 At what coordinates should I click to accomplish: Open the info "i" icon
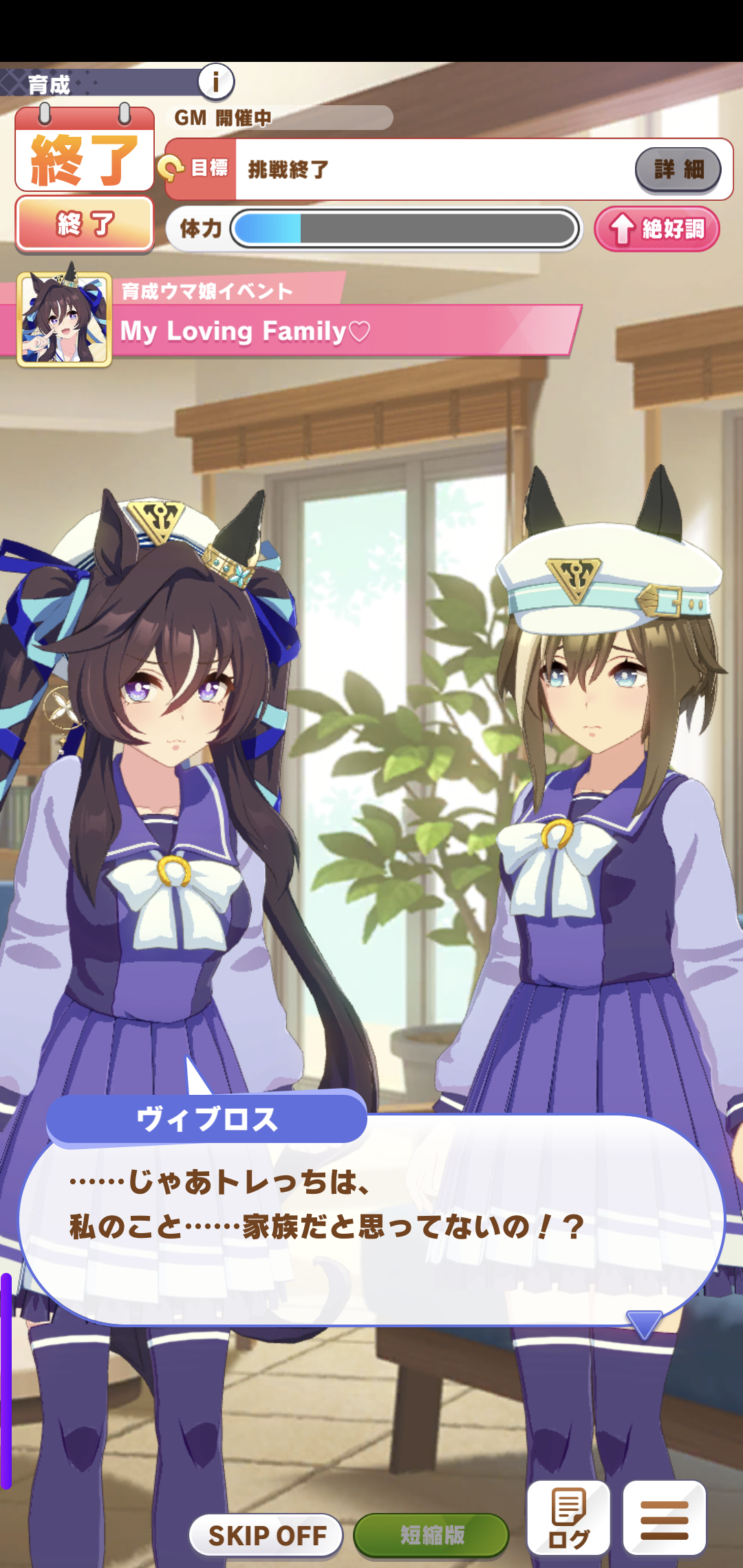216,82
